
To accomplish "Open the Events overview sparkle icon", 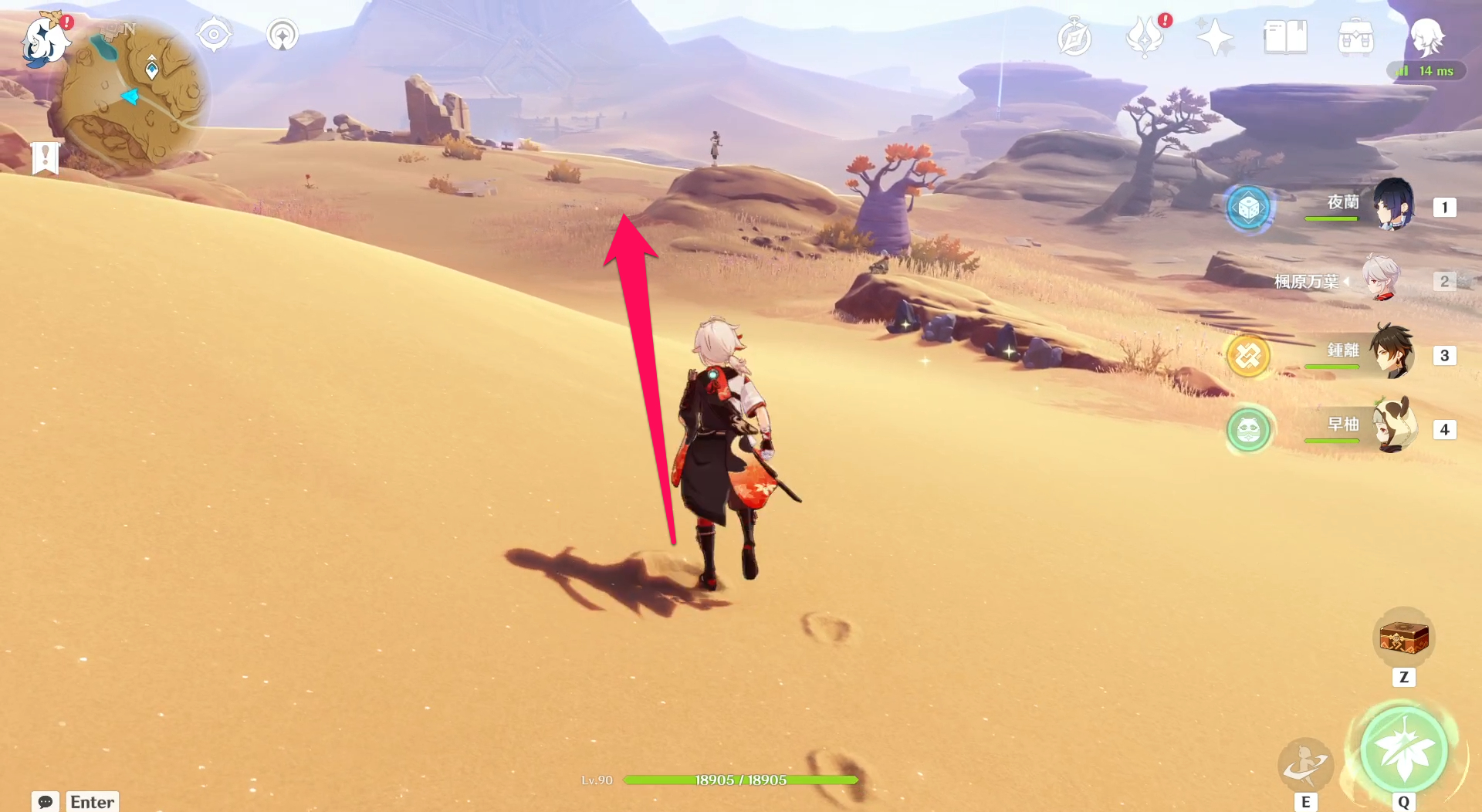I will (x=1216, y=36).
